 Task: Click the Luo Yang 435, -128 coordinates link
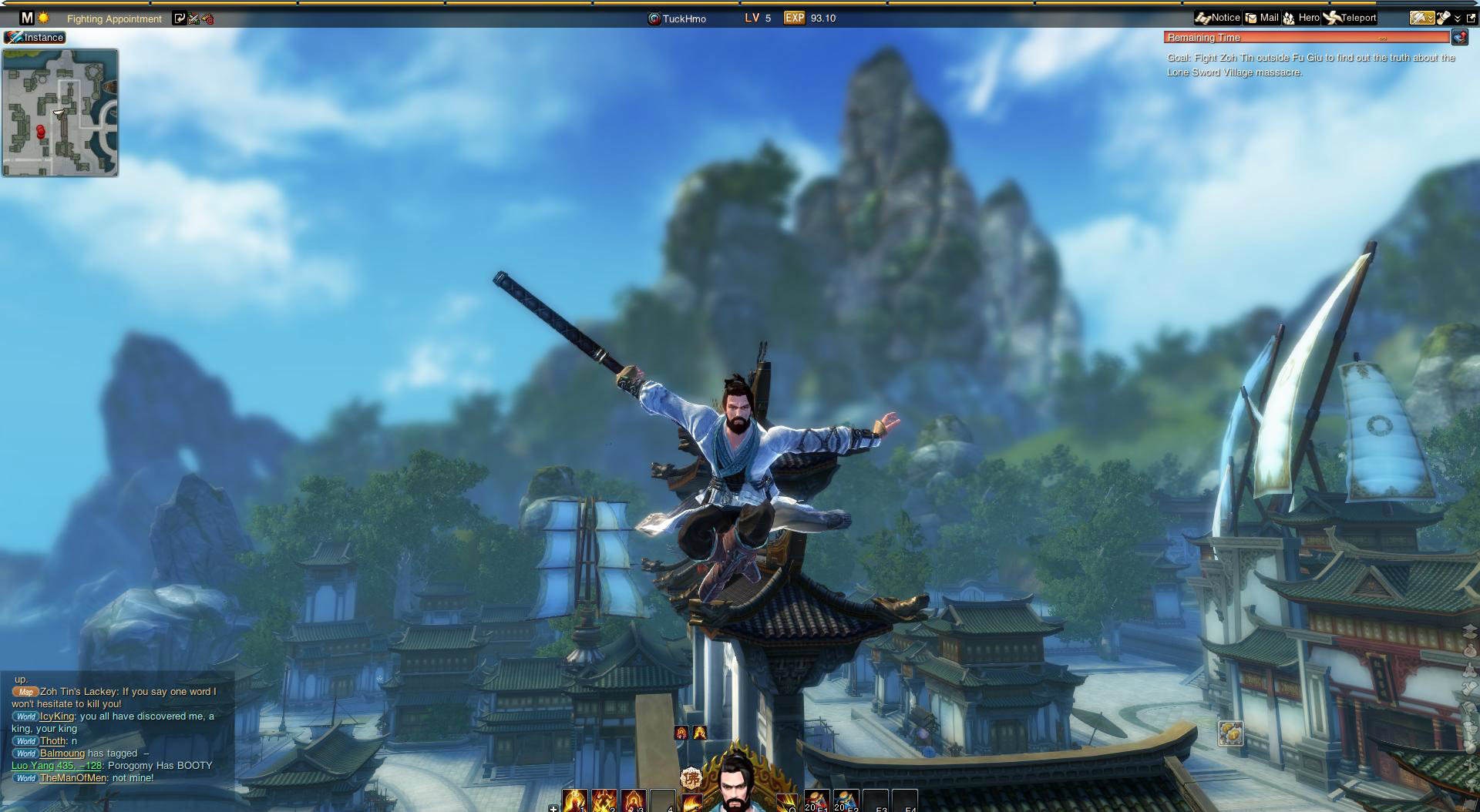click(x=56, y=766)
